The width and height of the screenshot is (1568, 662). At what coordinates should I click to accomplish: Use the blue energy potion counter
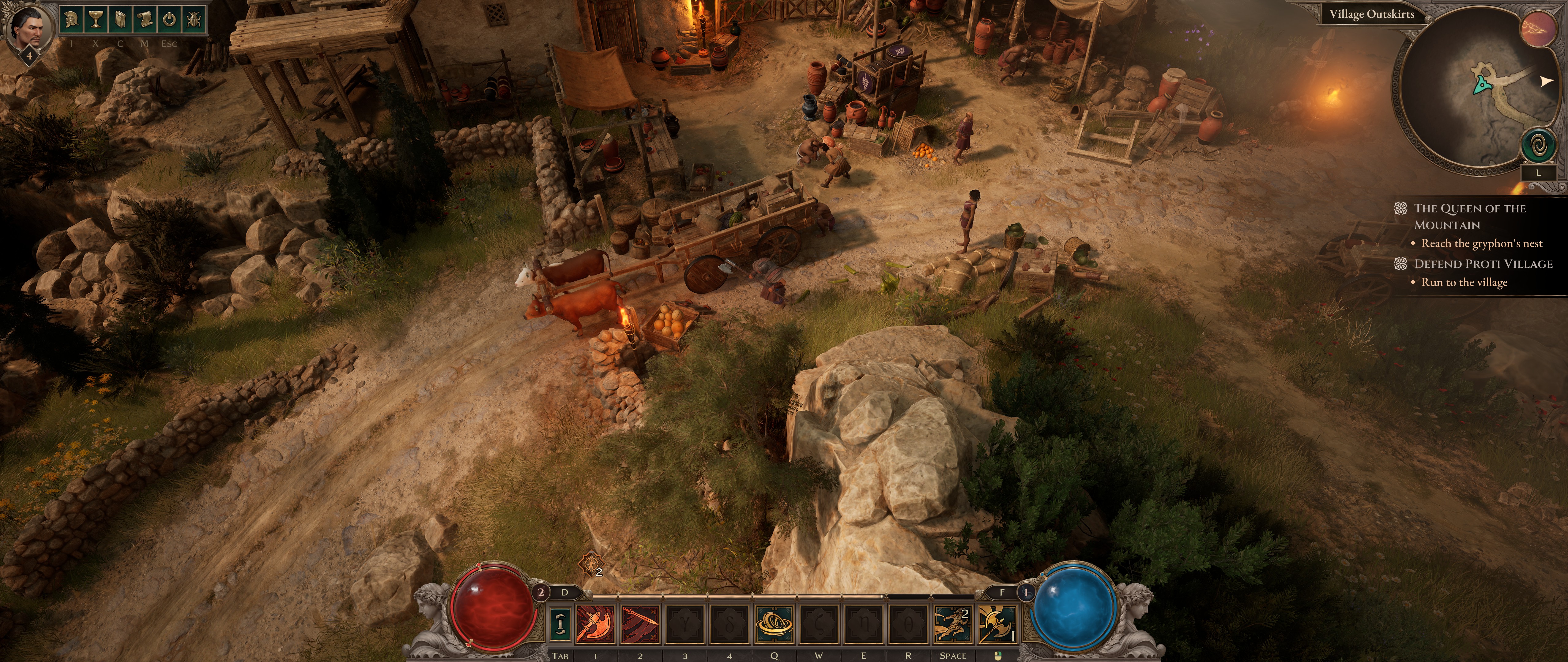click(x=1026, y=591)
